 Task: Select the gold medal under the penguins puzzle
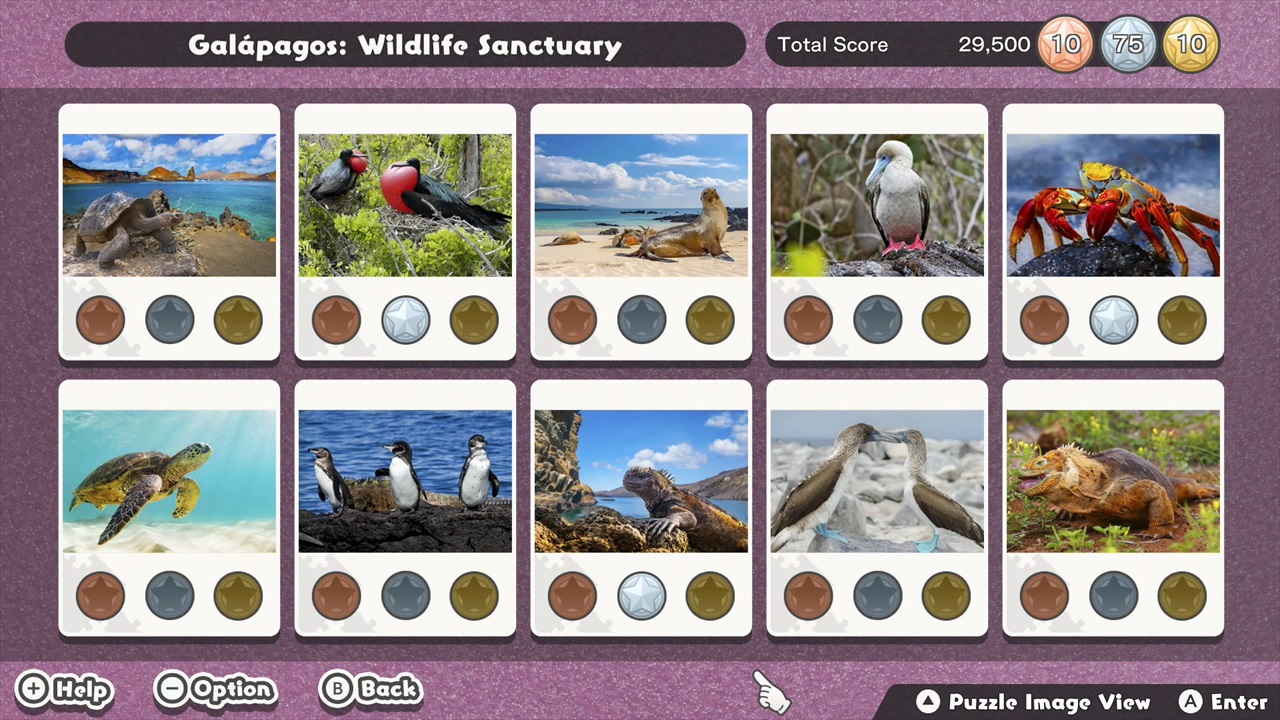tap(473, 595)
